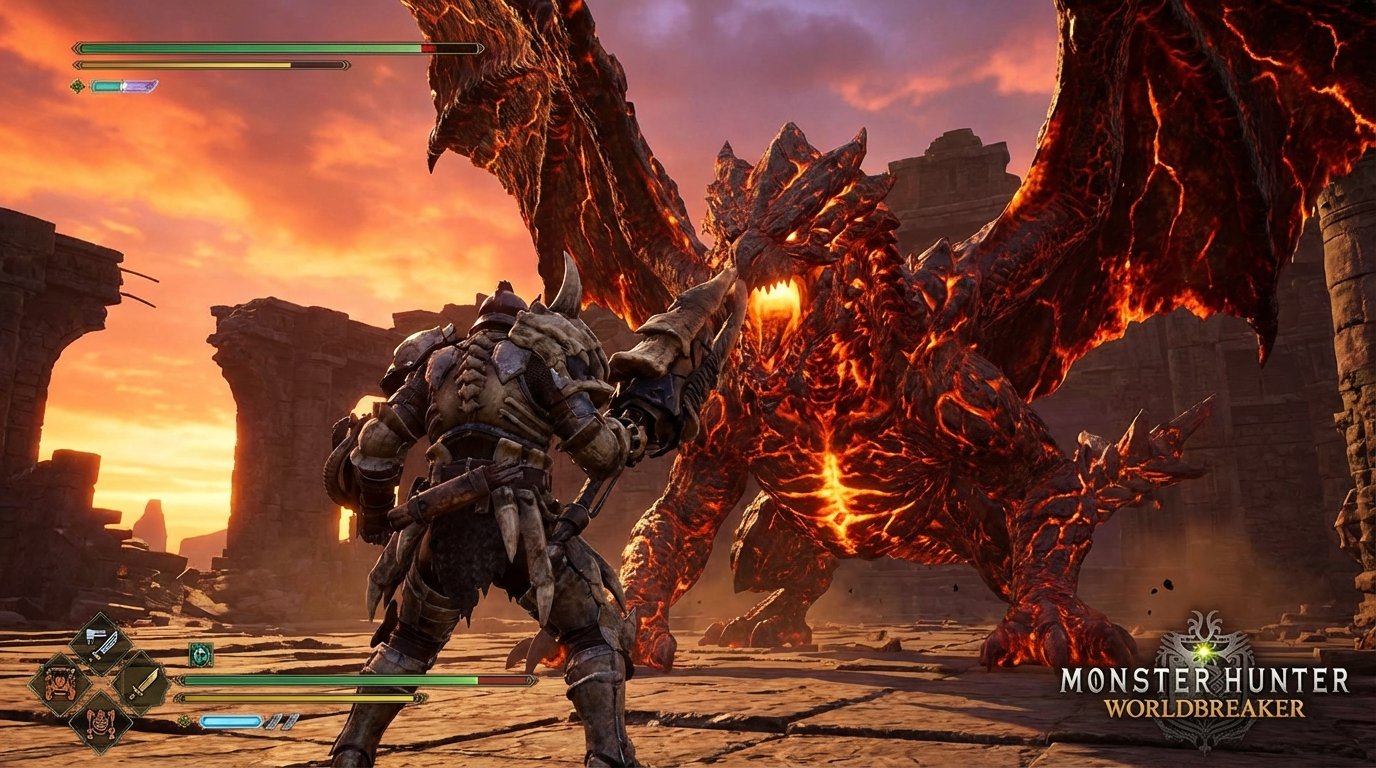
Task: Expand the chevron on the yellow stamina bar
Action: pos(78,64)
